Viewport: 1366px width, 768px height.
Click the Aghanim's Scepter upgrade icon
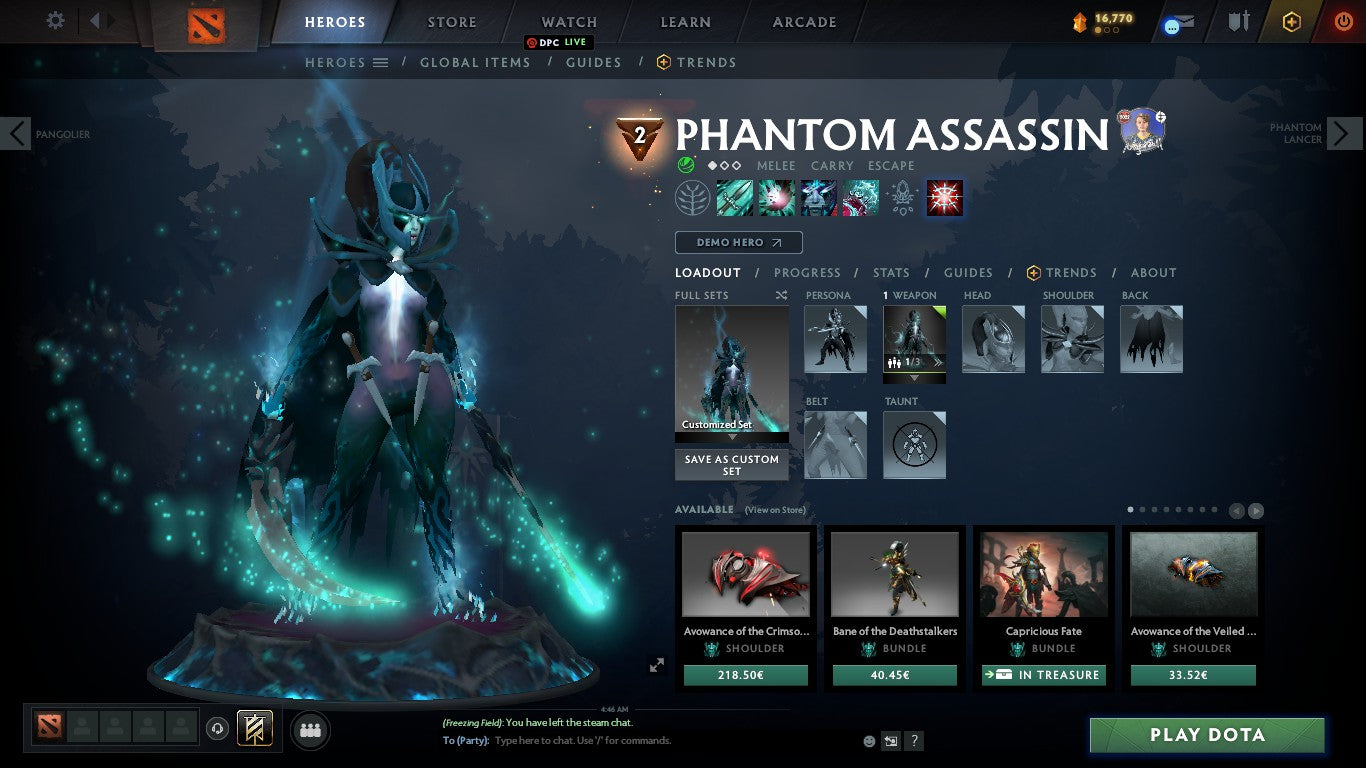(903, 198)
